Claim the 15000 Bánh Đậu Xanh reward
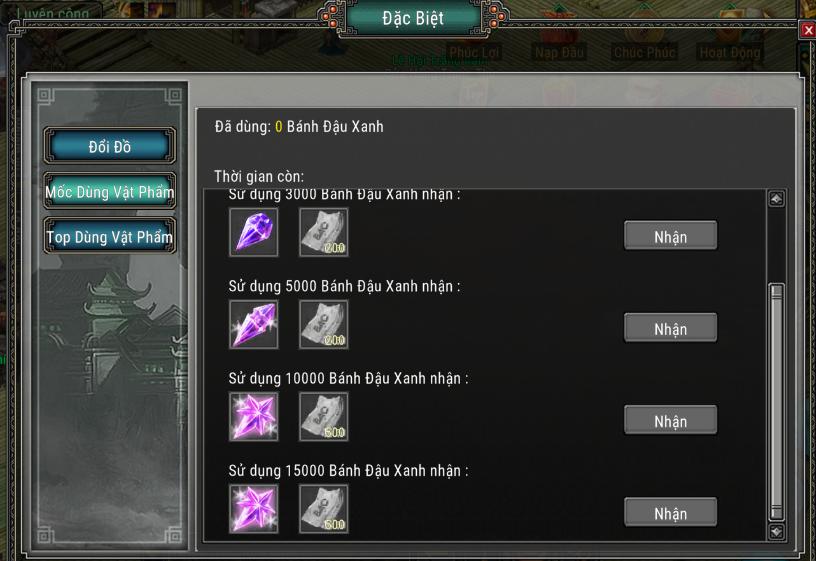The width and height of the screenshot is (816, 561). (670, 513)
